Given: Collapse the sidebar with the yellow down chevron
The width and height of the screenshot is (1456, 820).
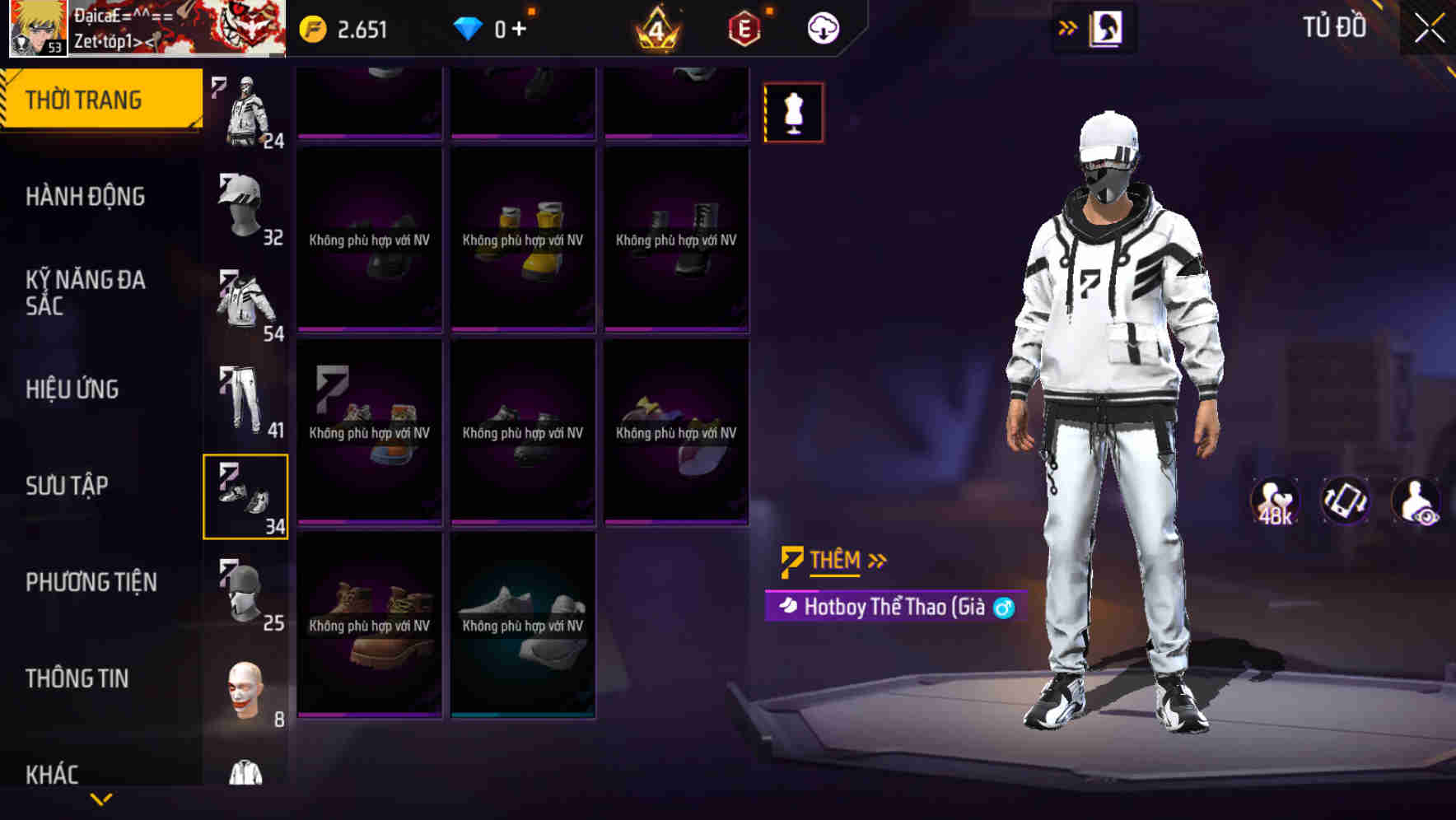Looking at the screenshot, I should tap(101, 797).
